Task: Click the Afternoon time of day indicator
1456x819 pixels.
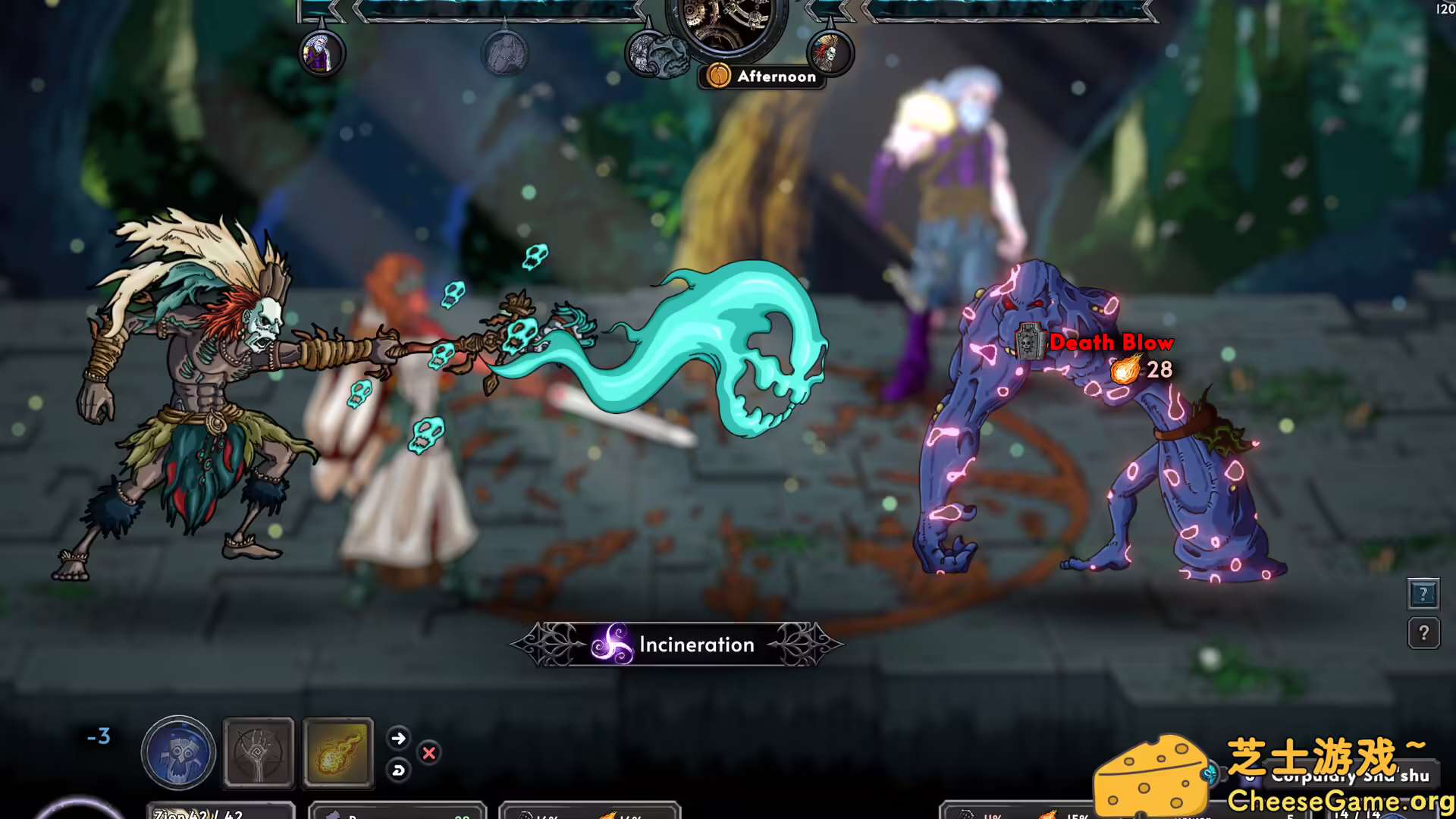Action: click(x=762, y=76)
